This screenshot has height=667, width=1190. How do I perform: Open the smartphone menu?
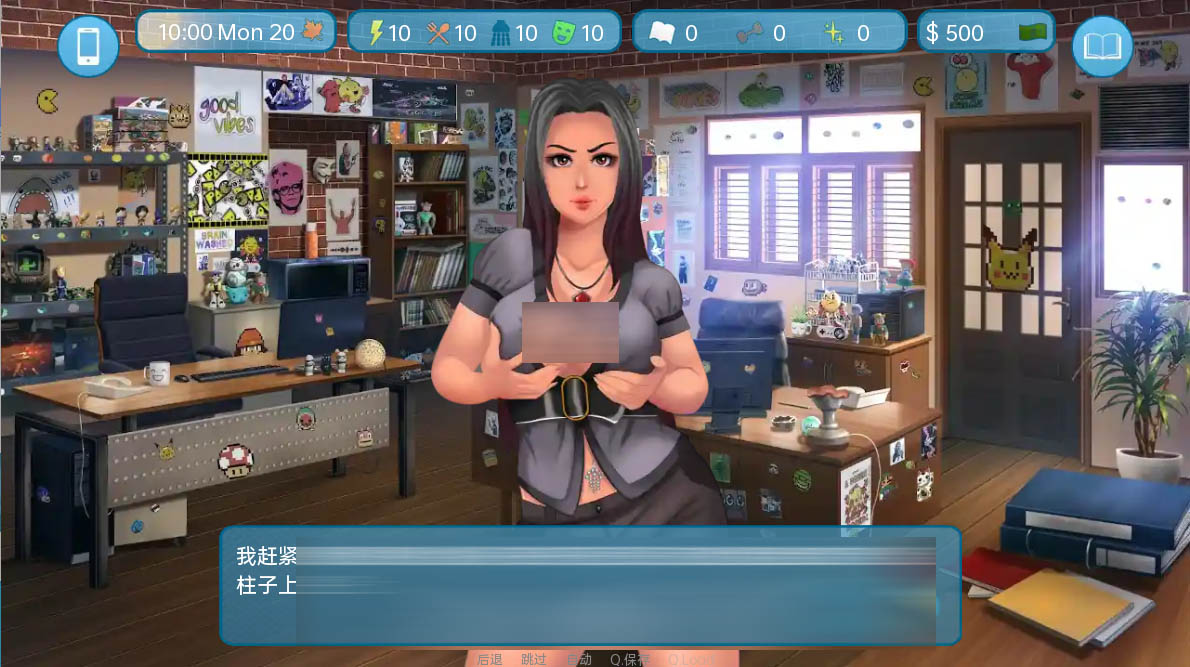pyautogui.click(x=88, y=46)
